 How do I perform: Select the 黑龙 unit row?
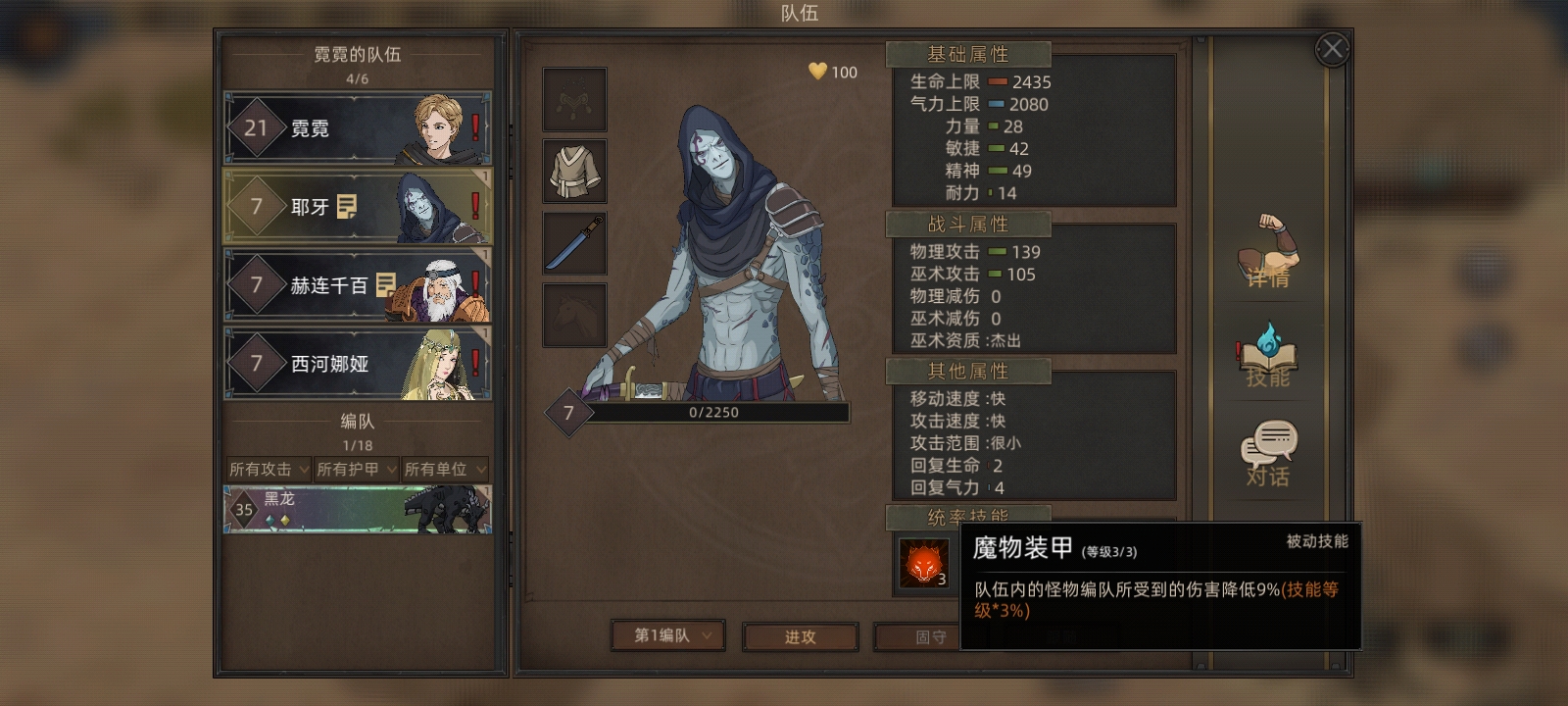pos(358,510)
